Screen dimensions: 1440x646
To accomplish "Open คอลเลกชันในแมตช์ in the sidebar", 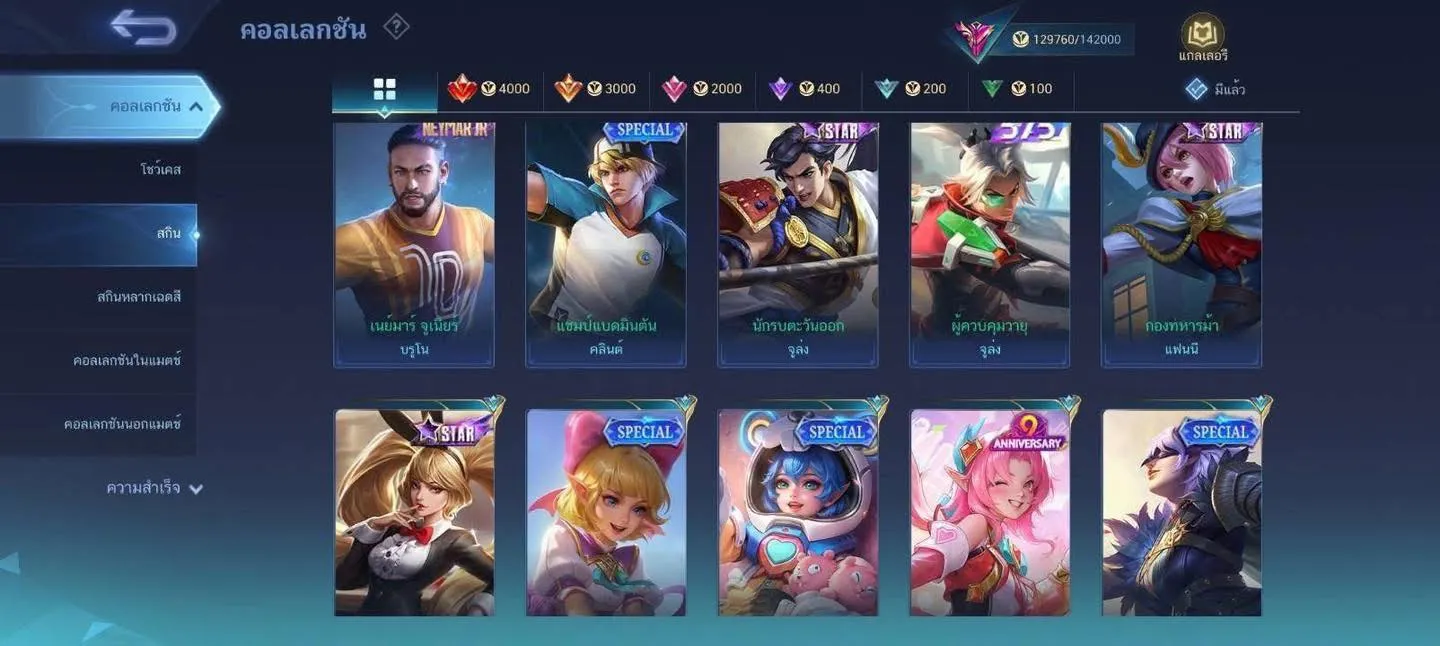I will 127,360.
